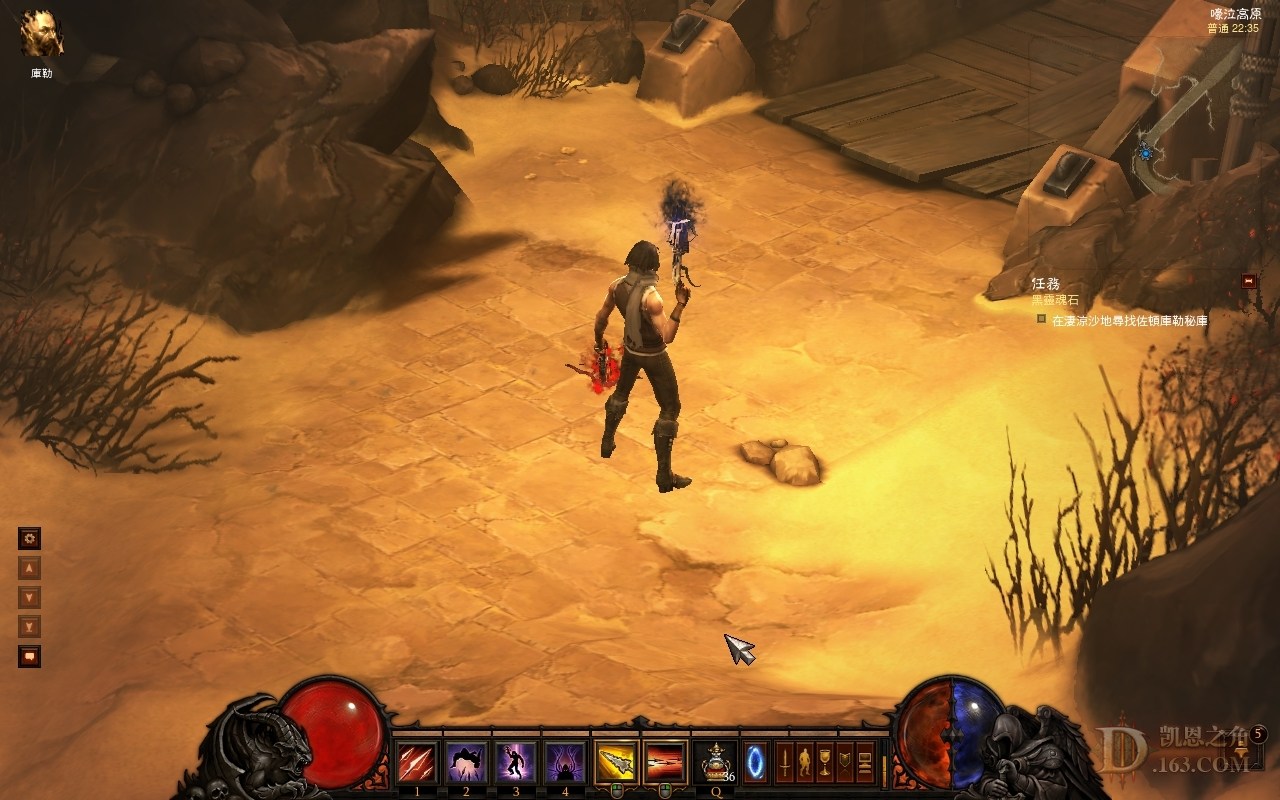Open the inventory via the character figure icon

click(805, 762)
